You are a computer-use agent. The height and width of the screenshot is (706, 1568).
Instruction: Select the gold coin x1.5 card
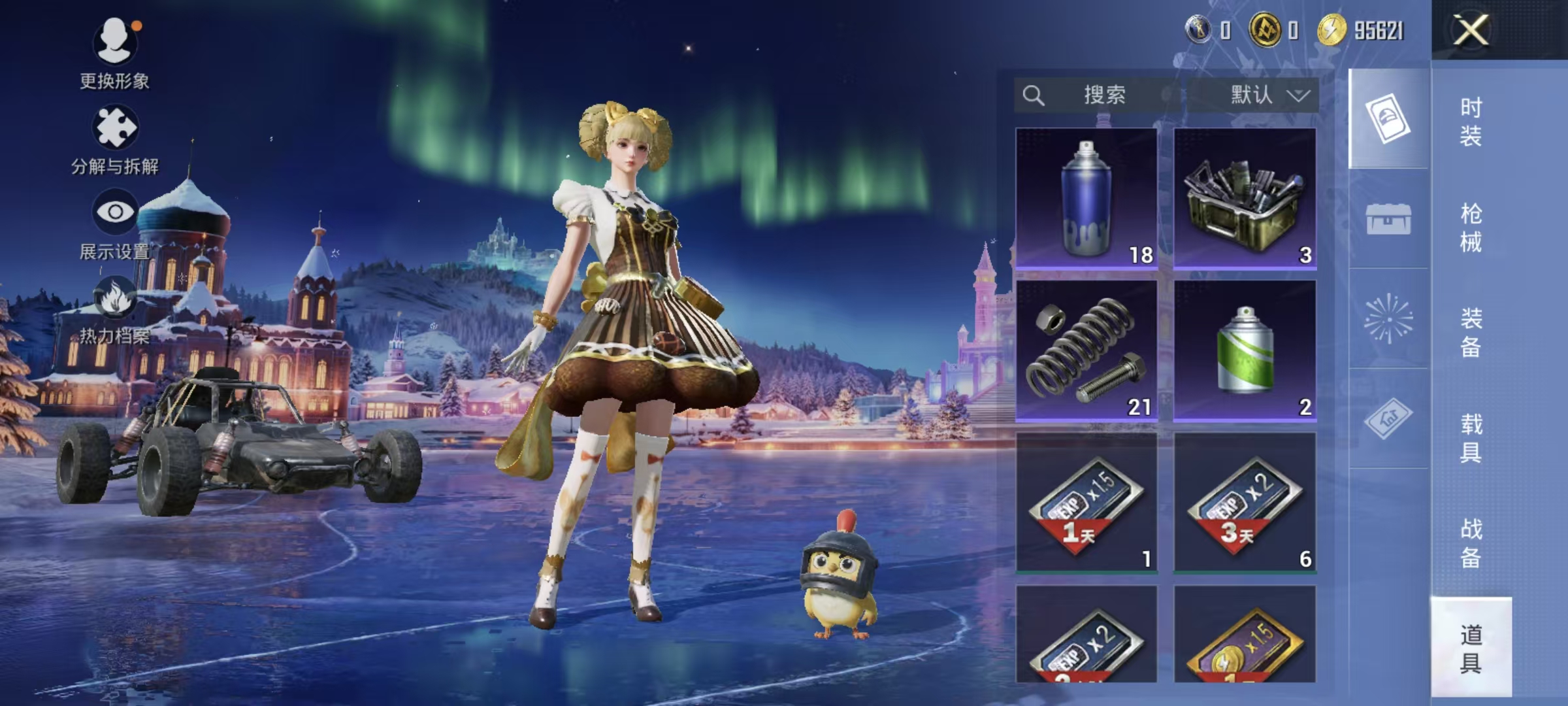coord(1245,635)
